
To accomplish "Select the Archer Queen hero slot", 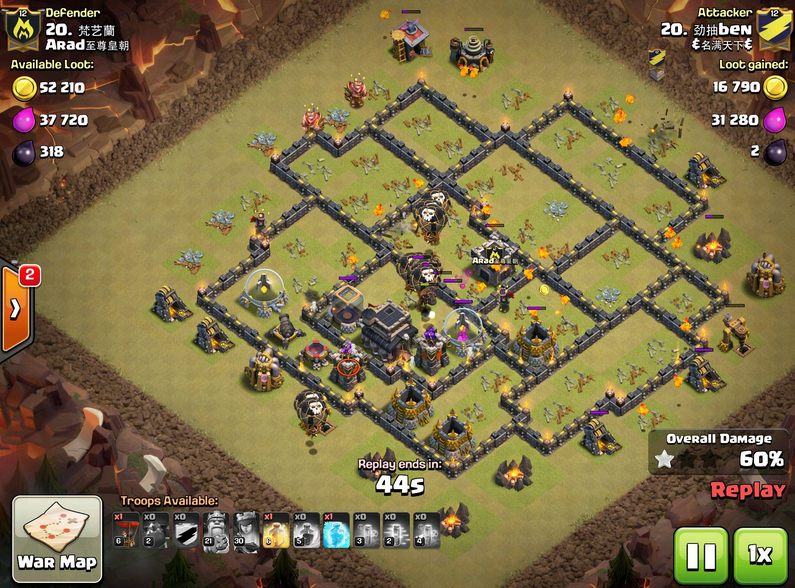I will (x=245, y=530).
